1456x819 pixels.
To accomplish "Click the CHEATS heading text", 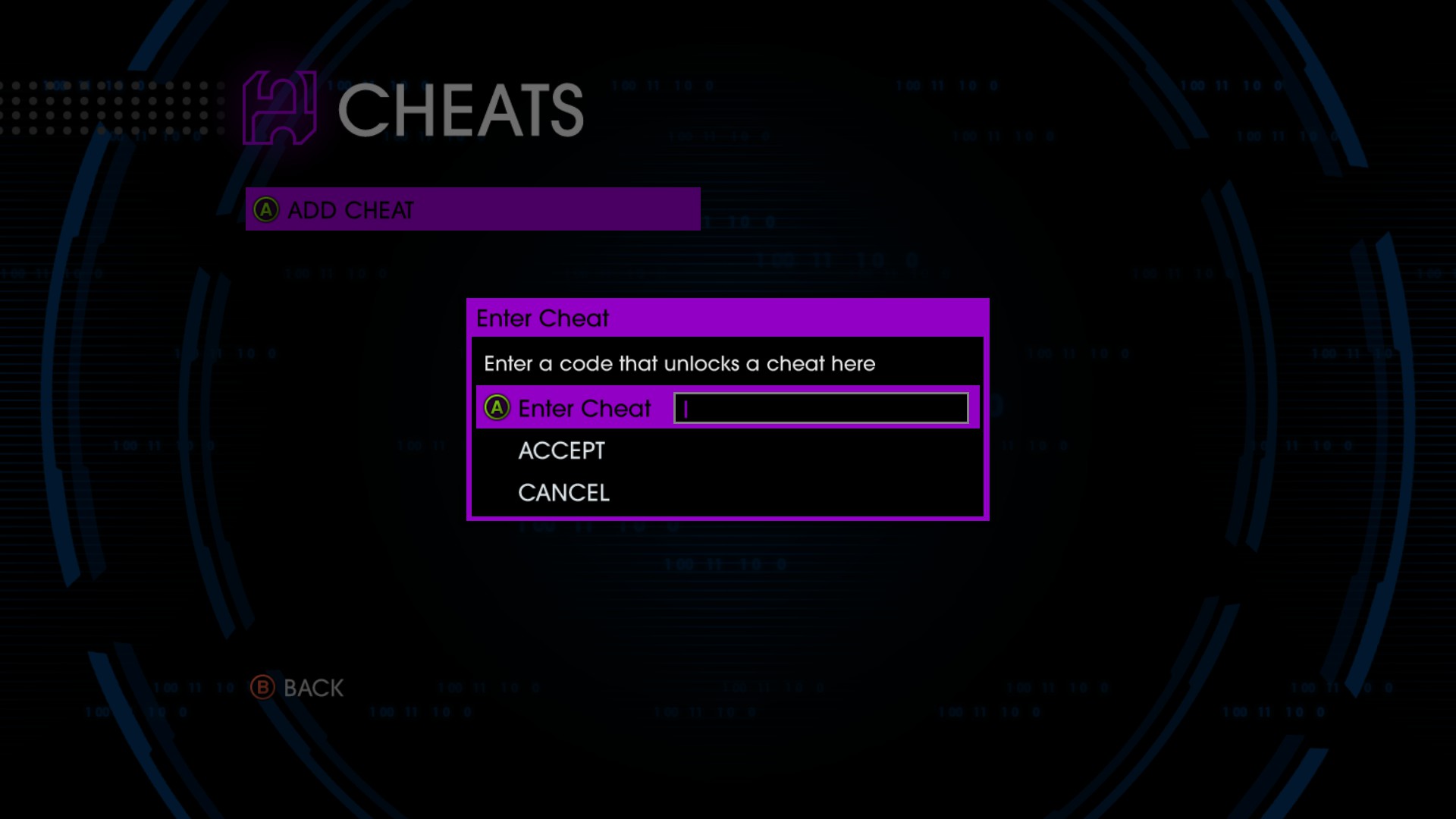I will [x=463, y=112].
